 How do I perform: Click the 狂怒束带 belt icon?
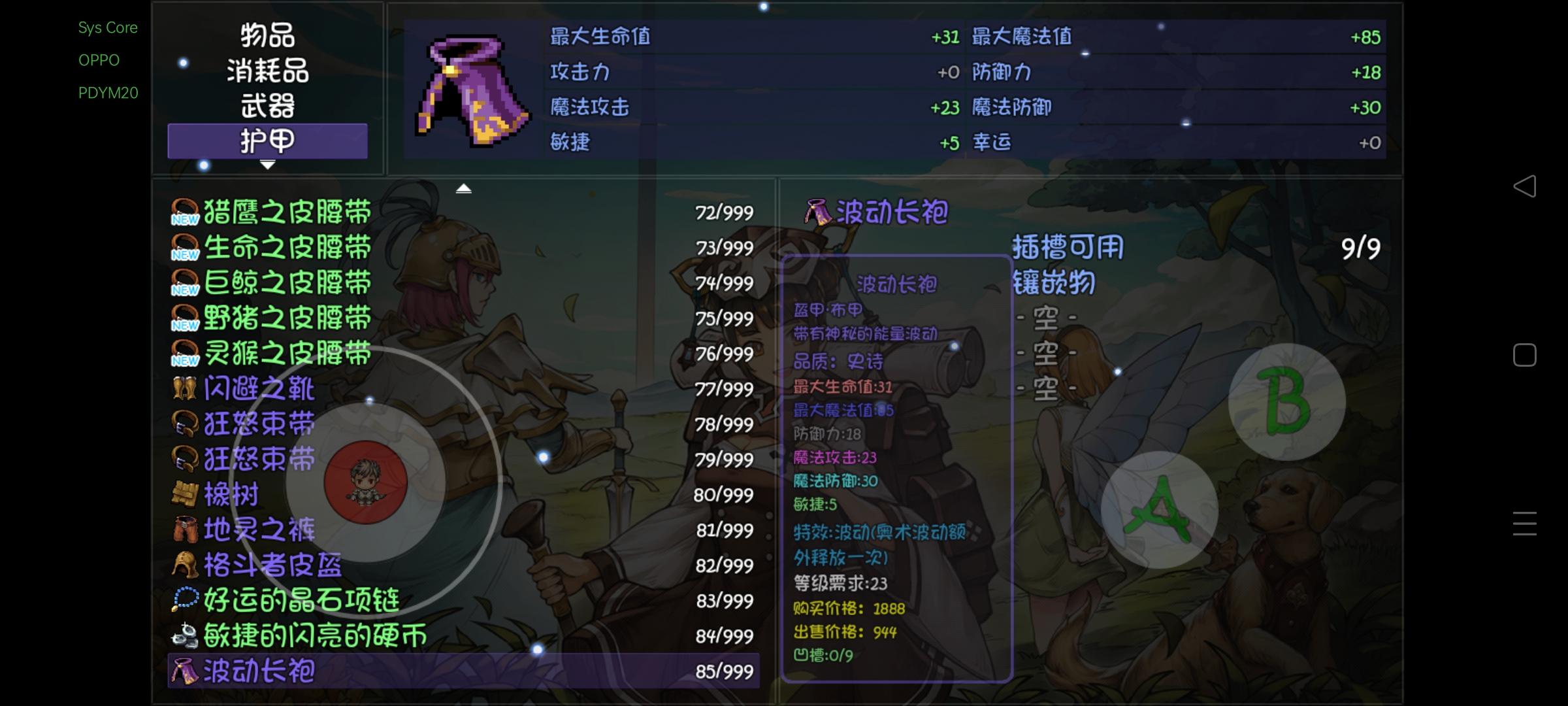[185, 424]
